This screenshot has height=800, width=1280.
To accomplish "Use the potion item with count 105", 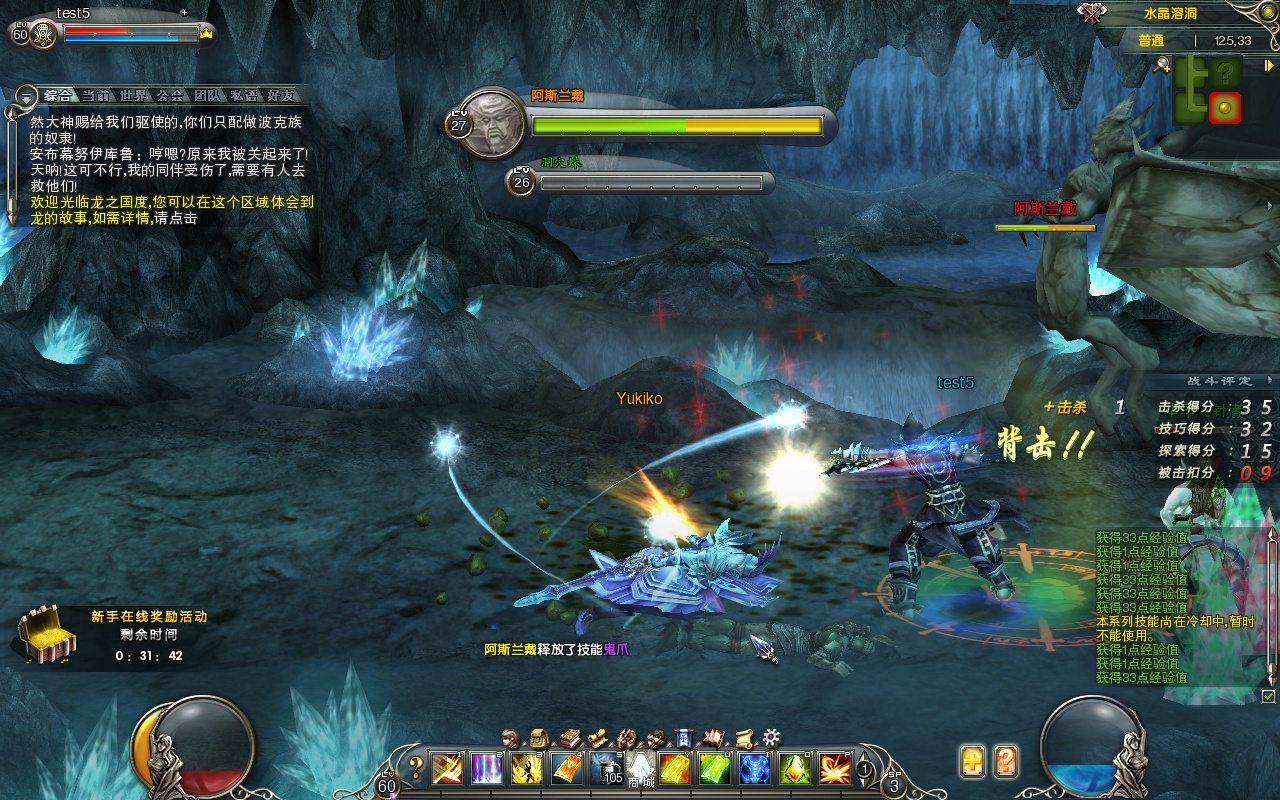I will [607, 768].
